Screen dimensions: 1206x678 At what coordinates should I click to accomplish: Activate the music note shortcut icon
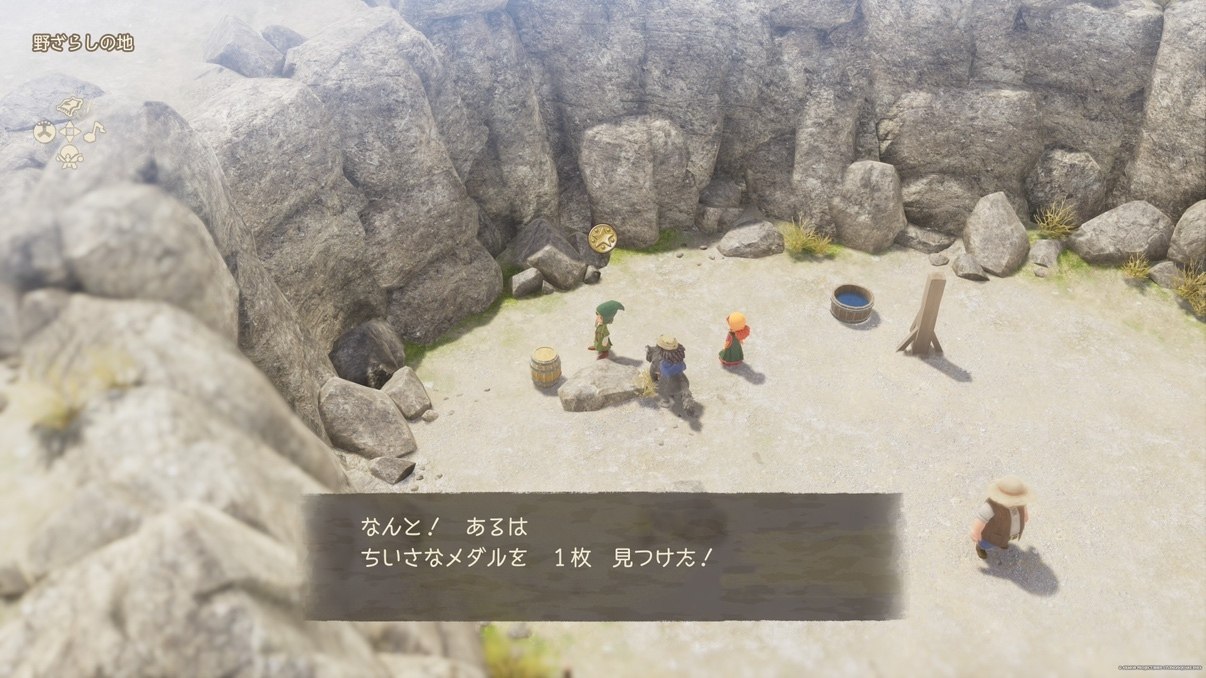point(93,131)
